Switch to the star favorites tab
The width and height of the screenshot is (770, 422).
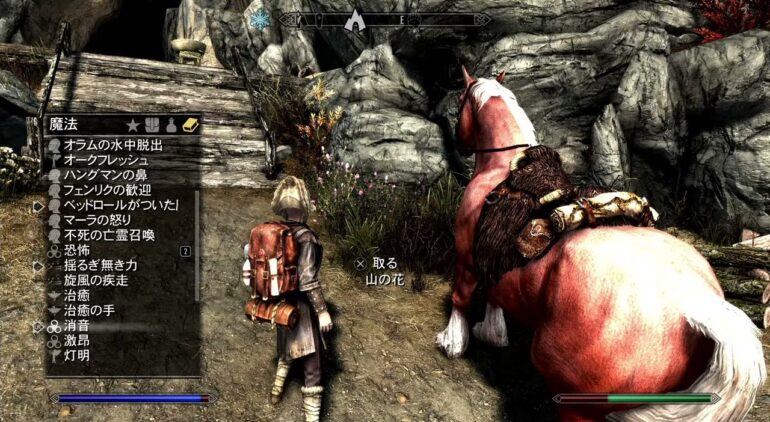pyautogui.click(x=132, y=125)
